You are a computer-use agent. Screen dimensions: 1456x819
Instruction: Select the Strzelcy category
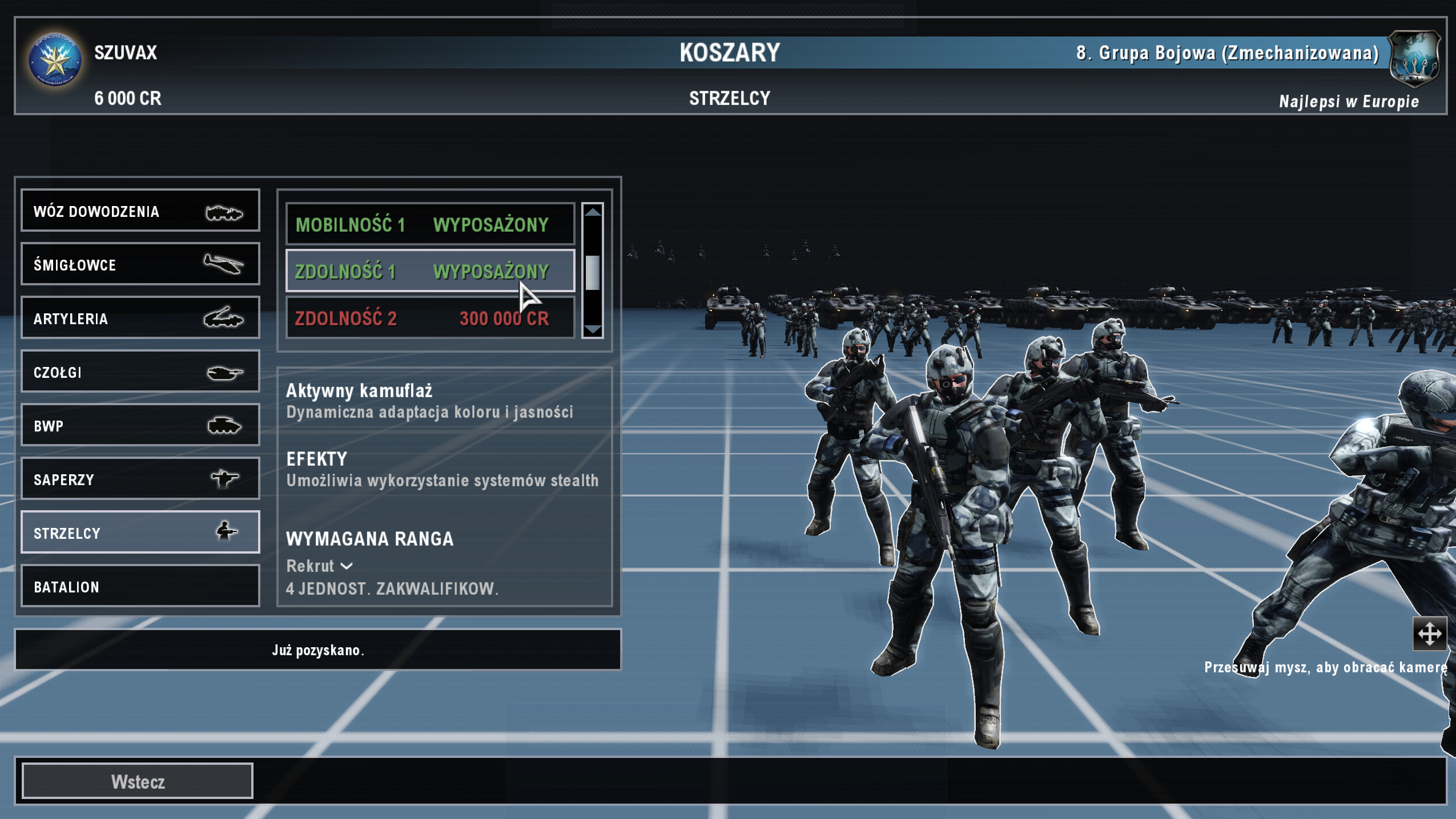point(140,532)
